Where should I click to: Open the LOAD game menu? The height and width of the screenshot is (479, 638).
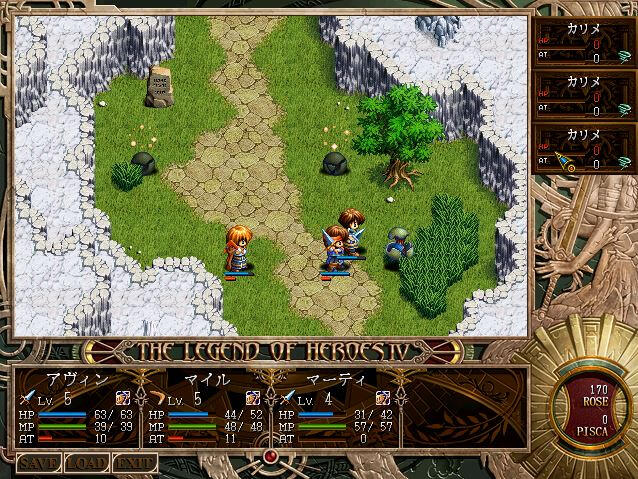pyautogui.click(x=87, y=463)
